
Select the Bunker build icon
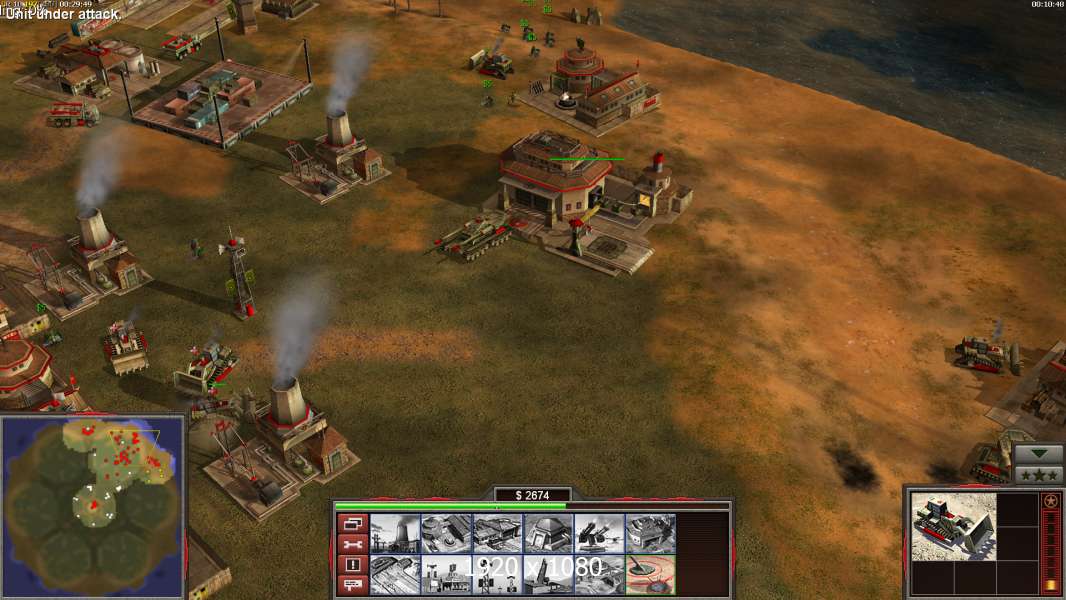click(548, 534)
